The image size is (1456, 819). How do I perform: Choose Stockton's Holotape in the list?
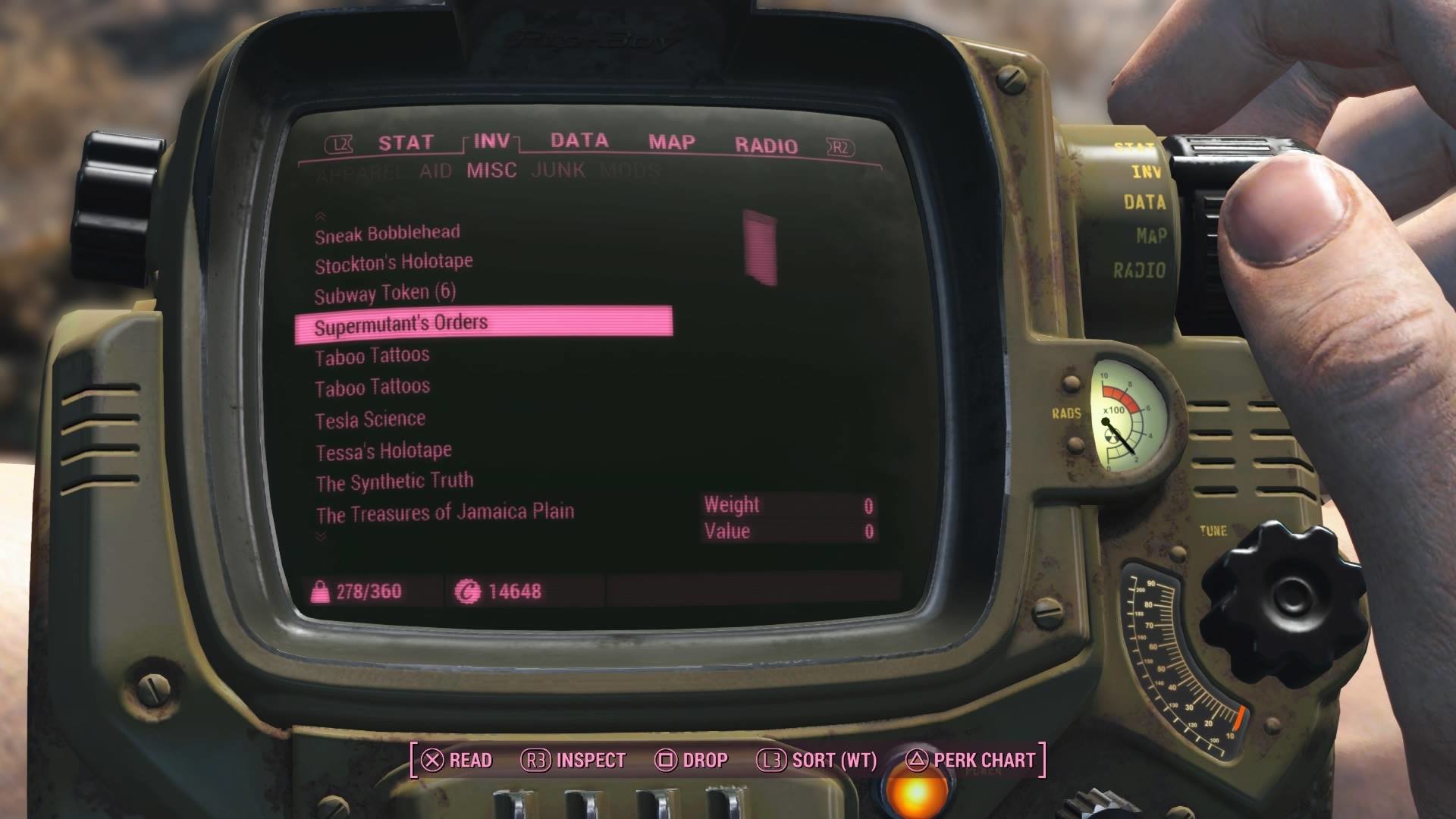(x=394, y=263)
